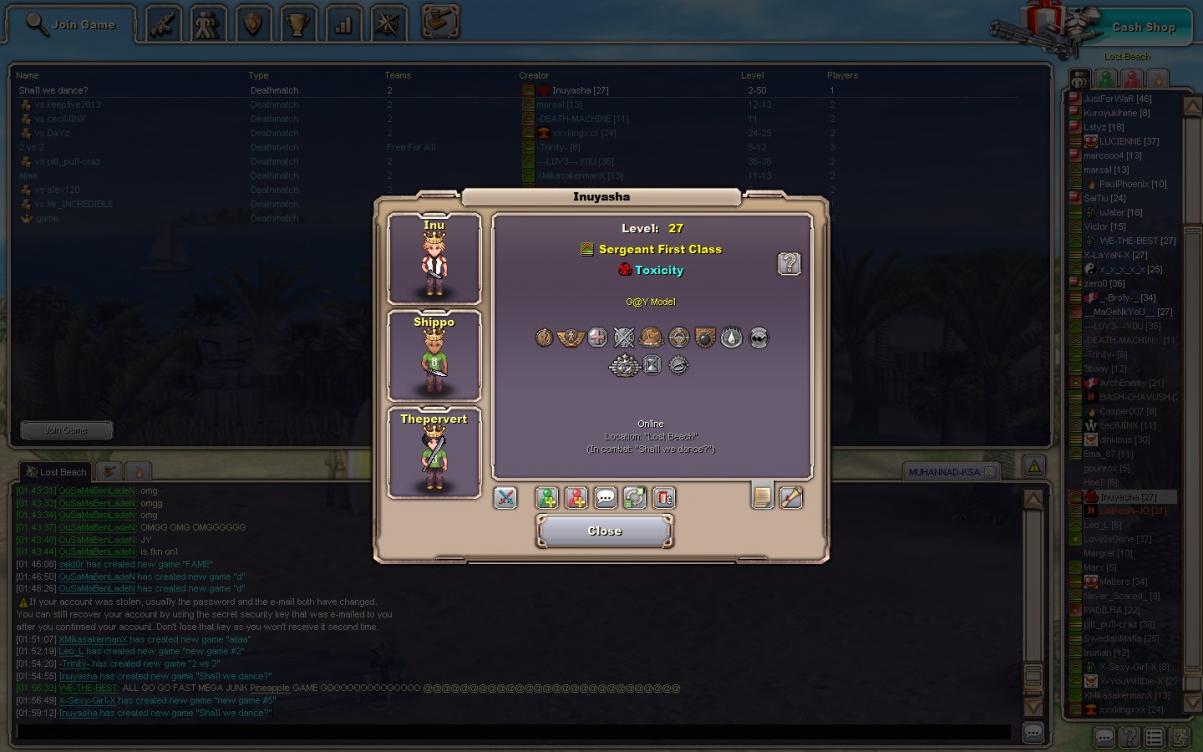Open the Toxicity clan link

(x=659, y=270)
